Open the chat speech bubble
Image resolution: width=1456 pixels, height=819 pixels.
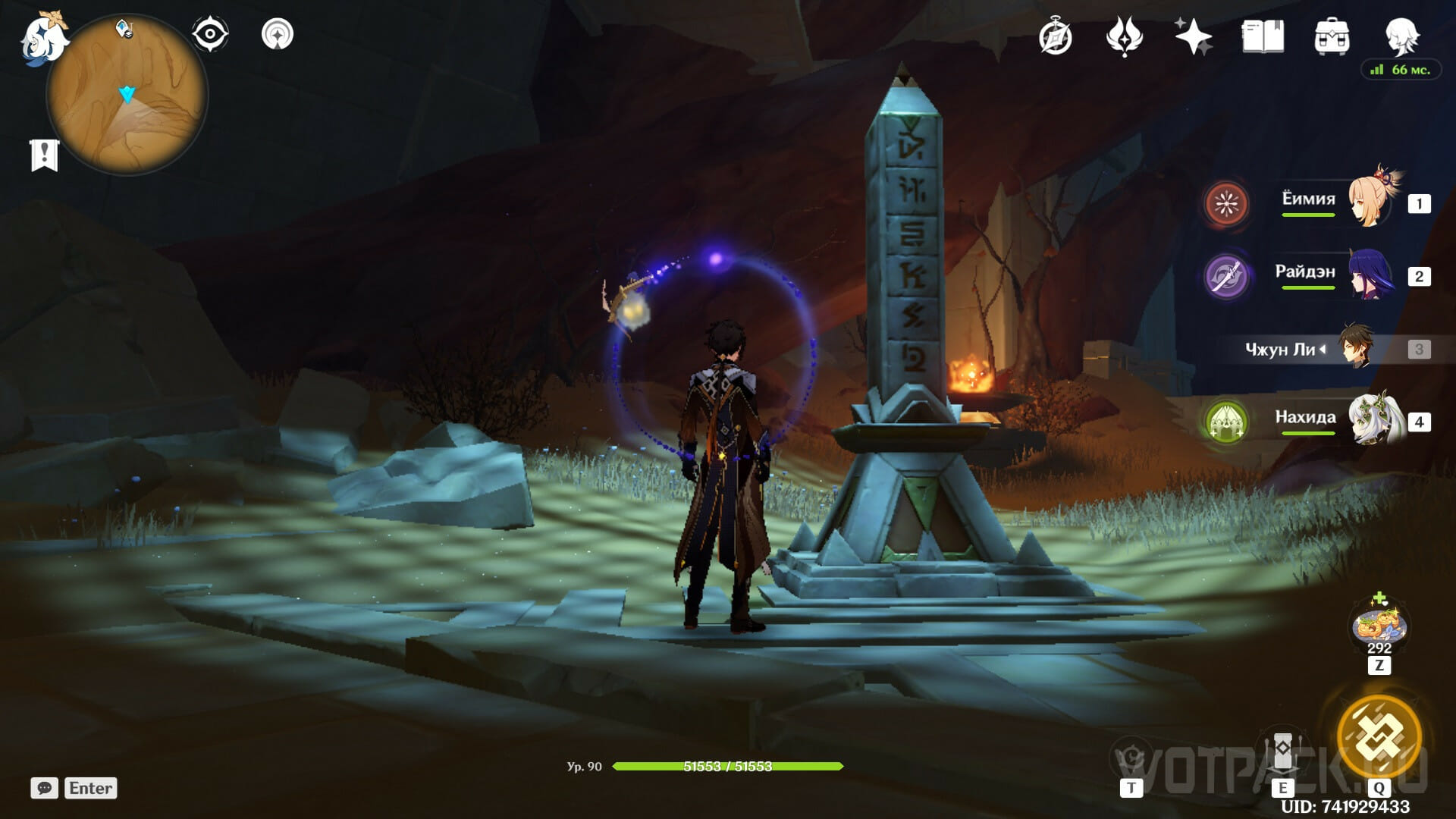point(44,788)
